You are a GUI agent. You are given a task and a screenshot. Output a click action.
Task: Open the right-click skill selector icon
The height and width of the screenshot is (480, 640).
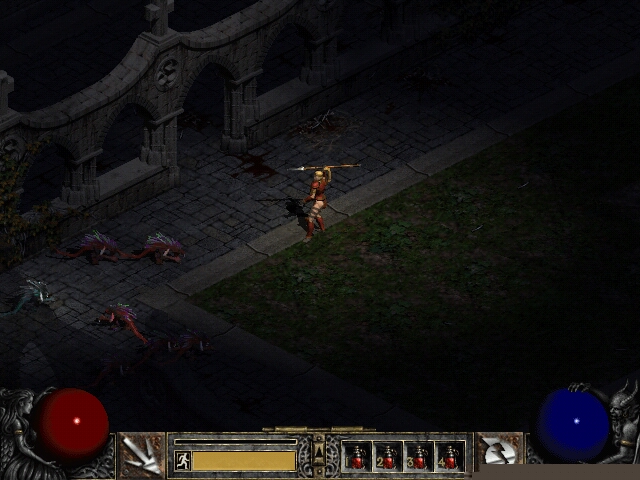pos(499,455)
